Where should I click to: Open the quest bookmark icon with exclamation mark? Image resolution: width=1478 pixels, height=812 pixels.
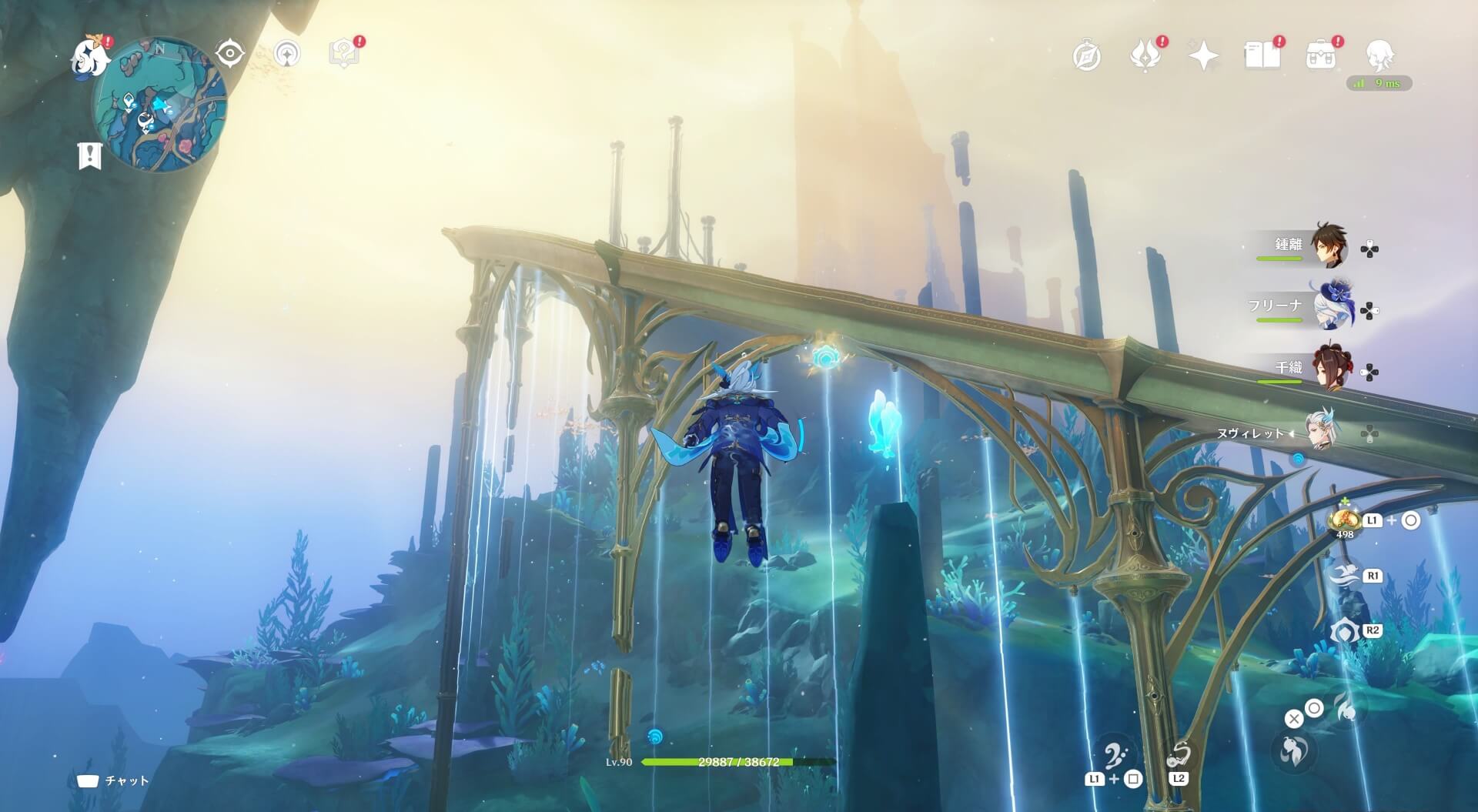(90, 155)
